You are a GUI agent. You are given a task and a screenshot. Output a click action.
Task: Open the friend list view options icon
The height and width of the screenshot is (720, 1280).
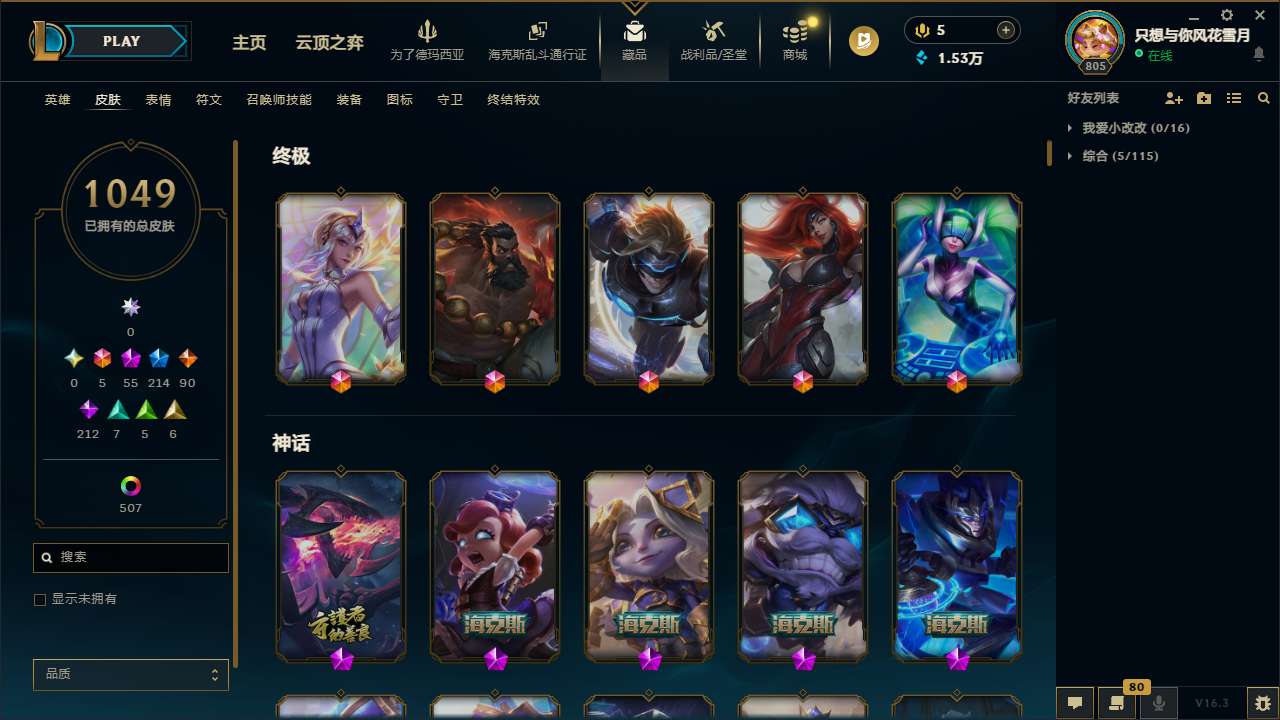coord(1234,98)
